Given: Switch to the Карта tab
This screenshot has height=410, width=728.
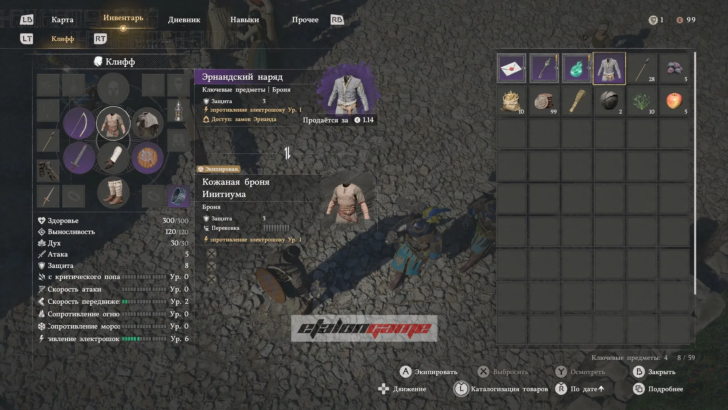Looking at the screenshot, I should [62, 19].
